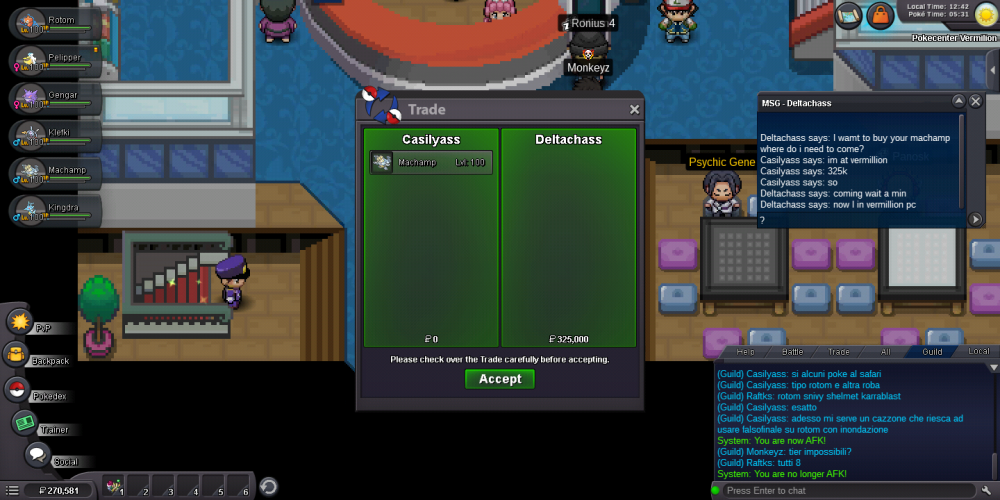Screen dimensions: 1000x500
Task: Open the Backpack
Action: (x=17, y=355)
